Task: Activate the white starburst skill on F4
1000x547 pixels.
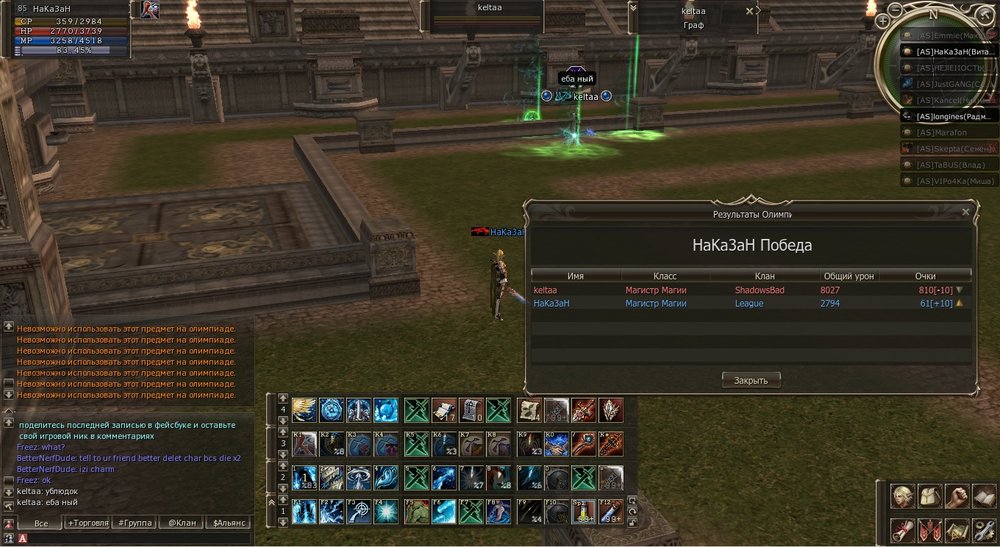Action: 385,512
